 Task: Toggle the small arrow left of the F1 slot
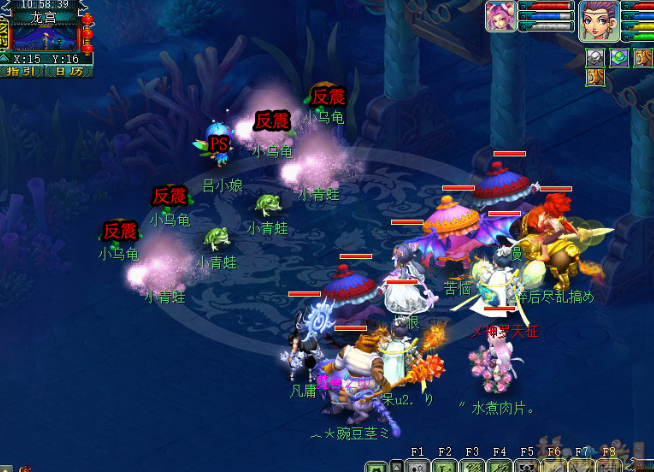[x=398, y=466]
